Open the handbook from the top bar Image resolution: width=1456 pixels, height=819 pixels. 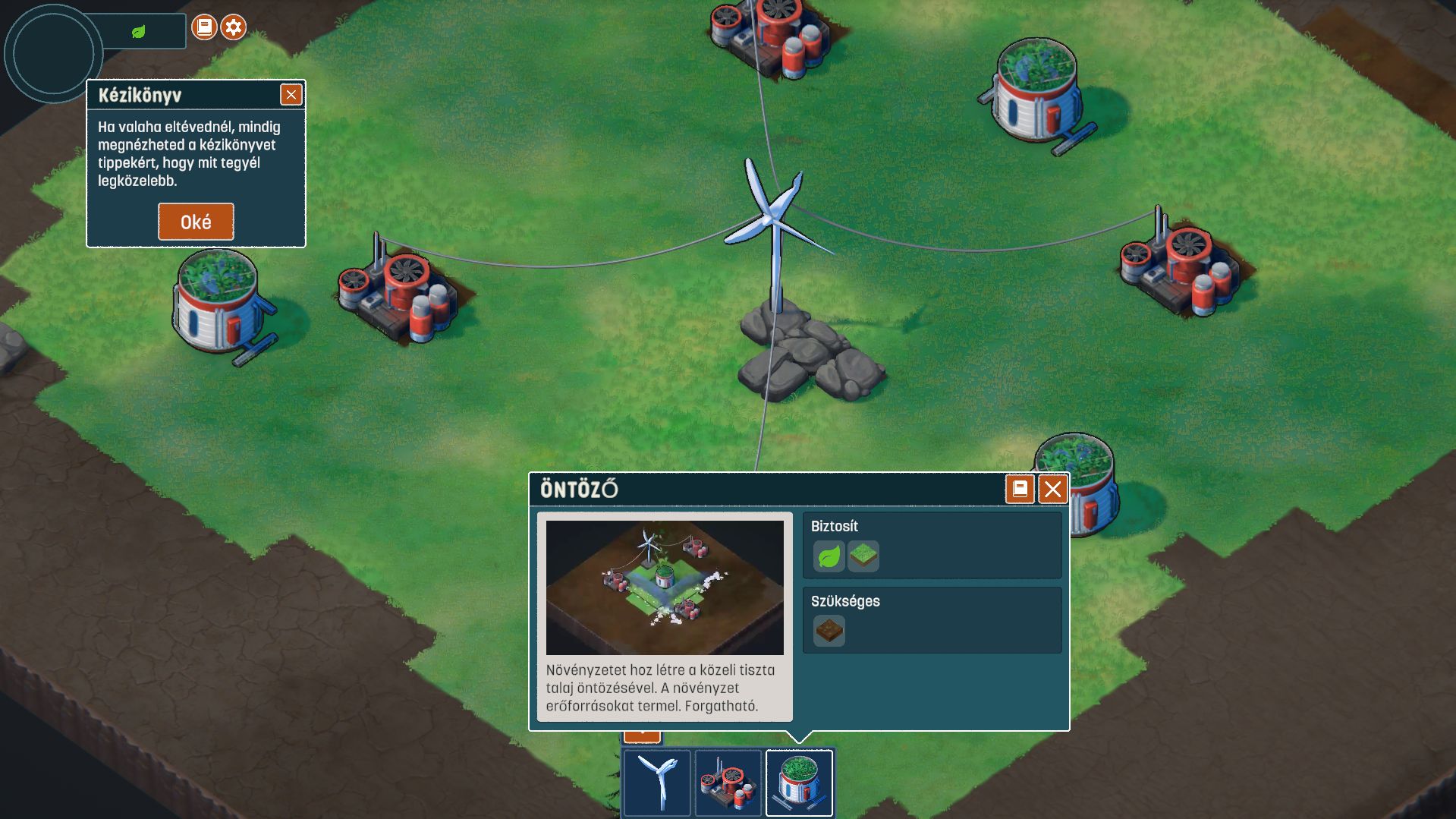pyautogui.click(x=203, y=28)
